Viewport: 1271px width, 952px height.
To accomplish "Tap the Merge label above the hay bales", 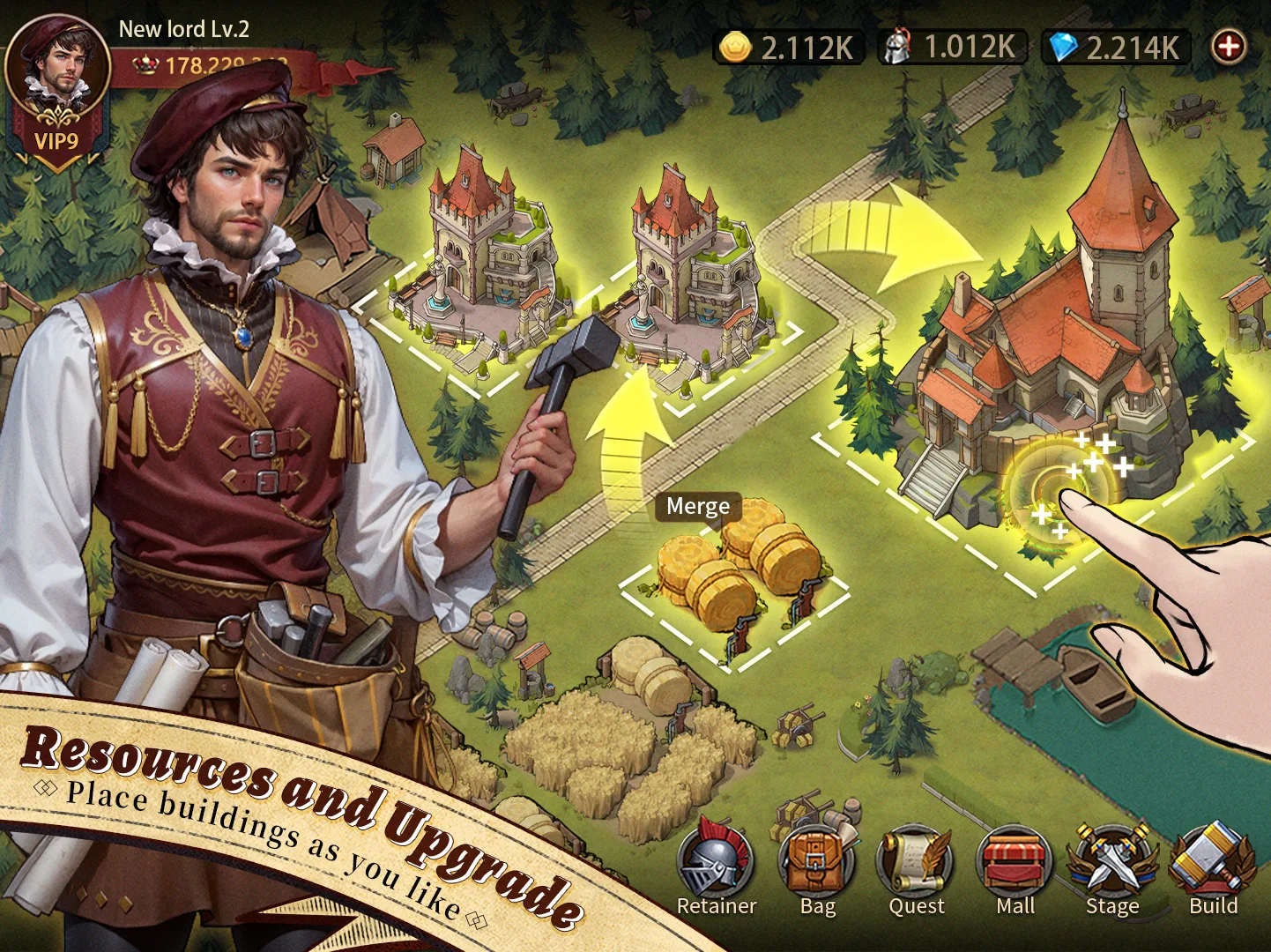I will pos(697,507).
